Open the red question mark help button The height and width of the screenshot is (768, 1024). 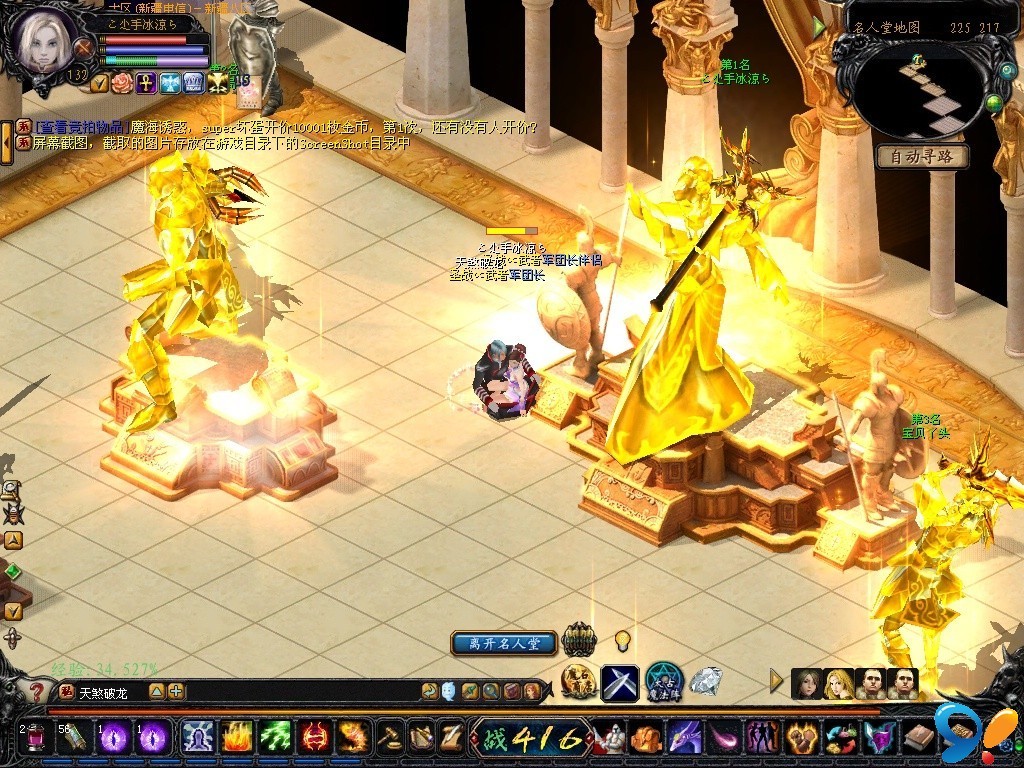(x=37, y=691)
